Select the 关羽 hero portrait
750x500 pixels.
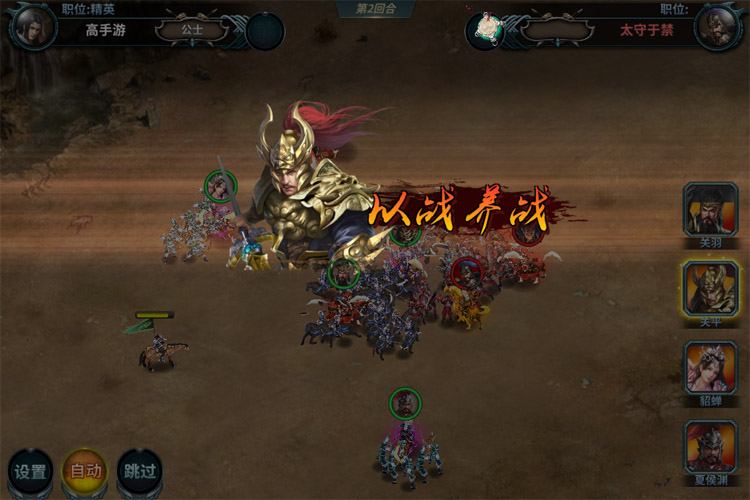pos(710,209)
